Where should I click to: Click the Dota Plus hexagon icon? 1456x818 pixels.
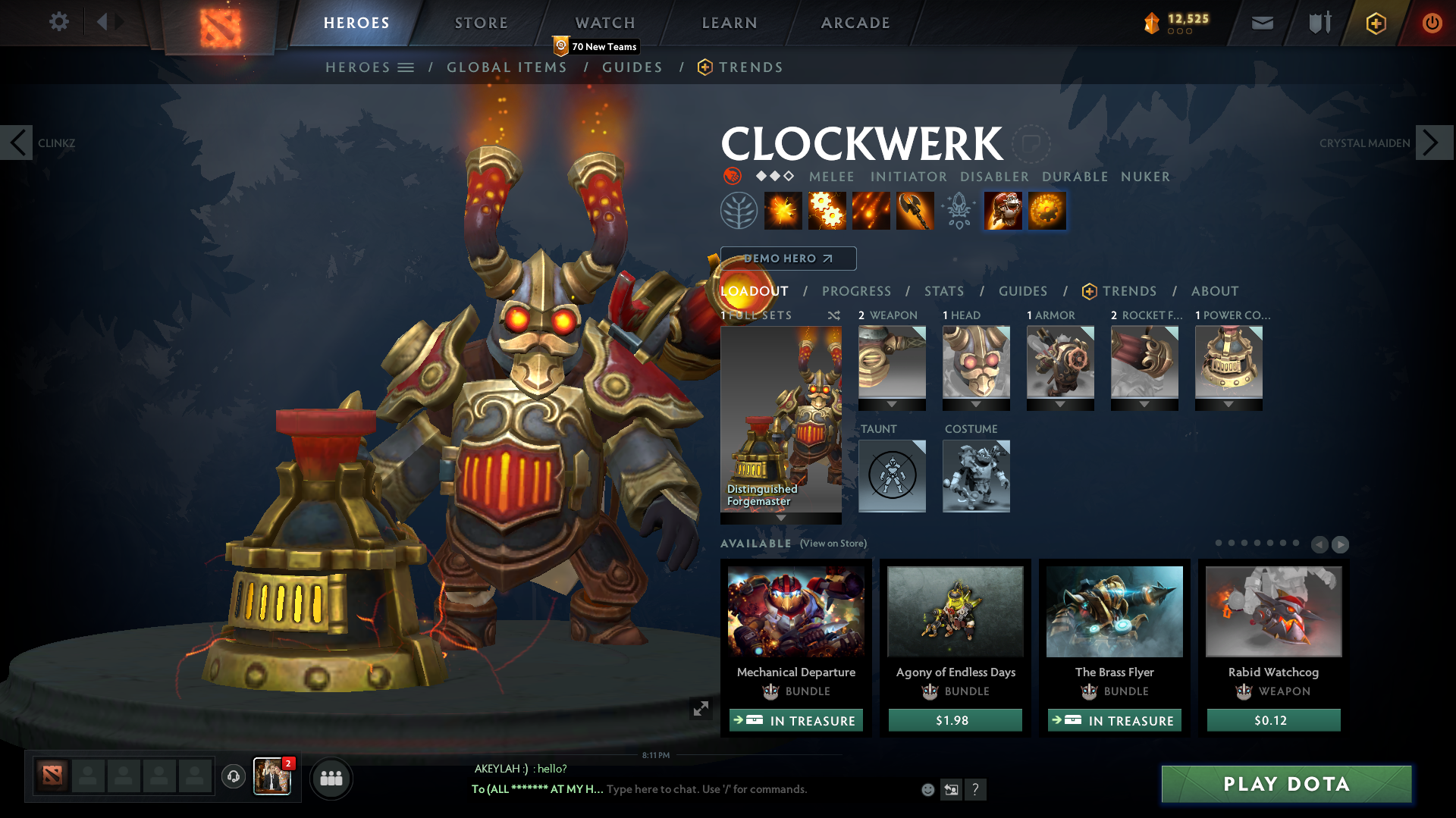(1375, 23)
